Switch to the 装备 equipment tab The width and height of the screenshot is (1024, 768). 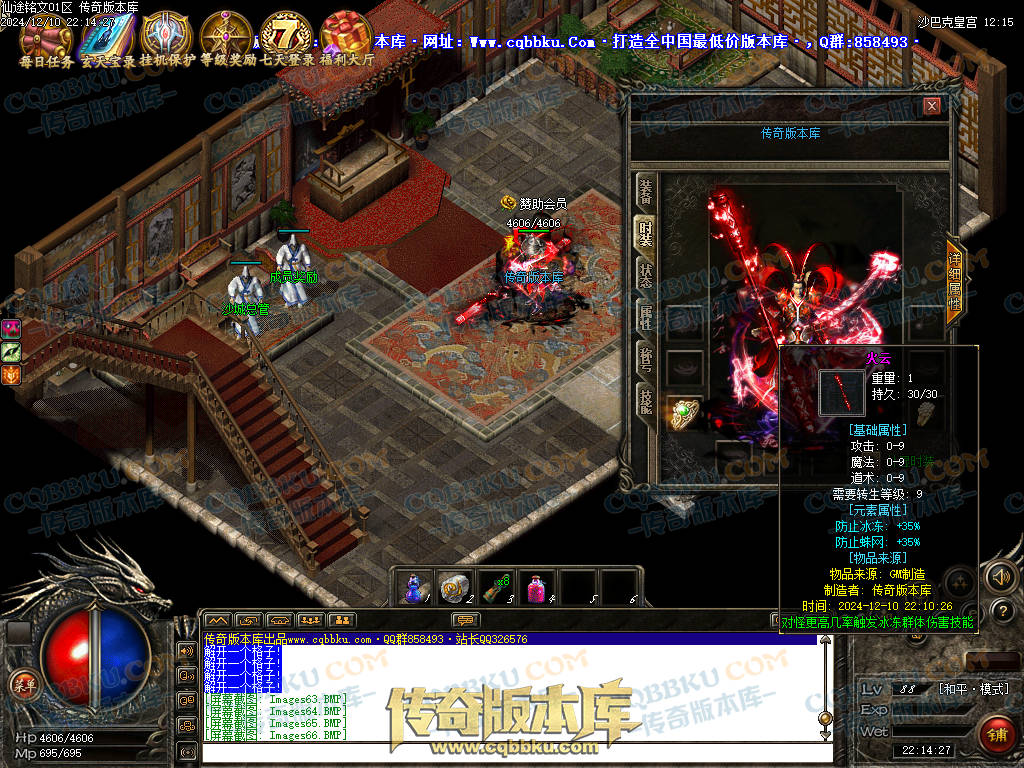pos(645,191)
